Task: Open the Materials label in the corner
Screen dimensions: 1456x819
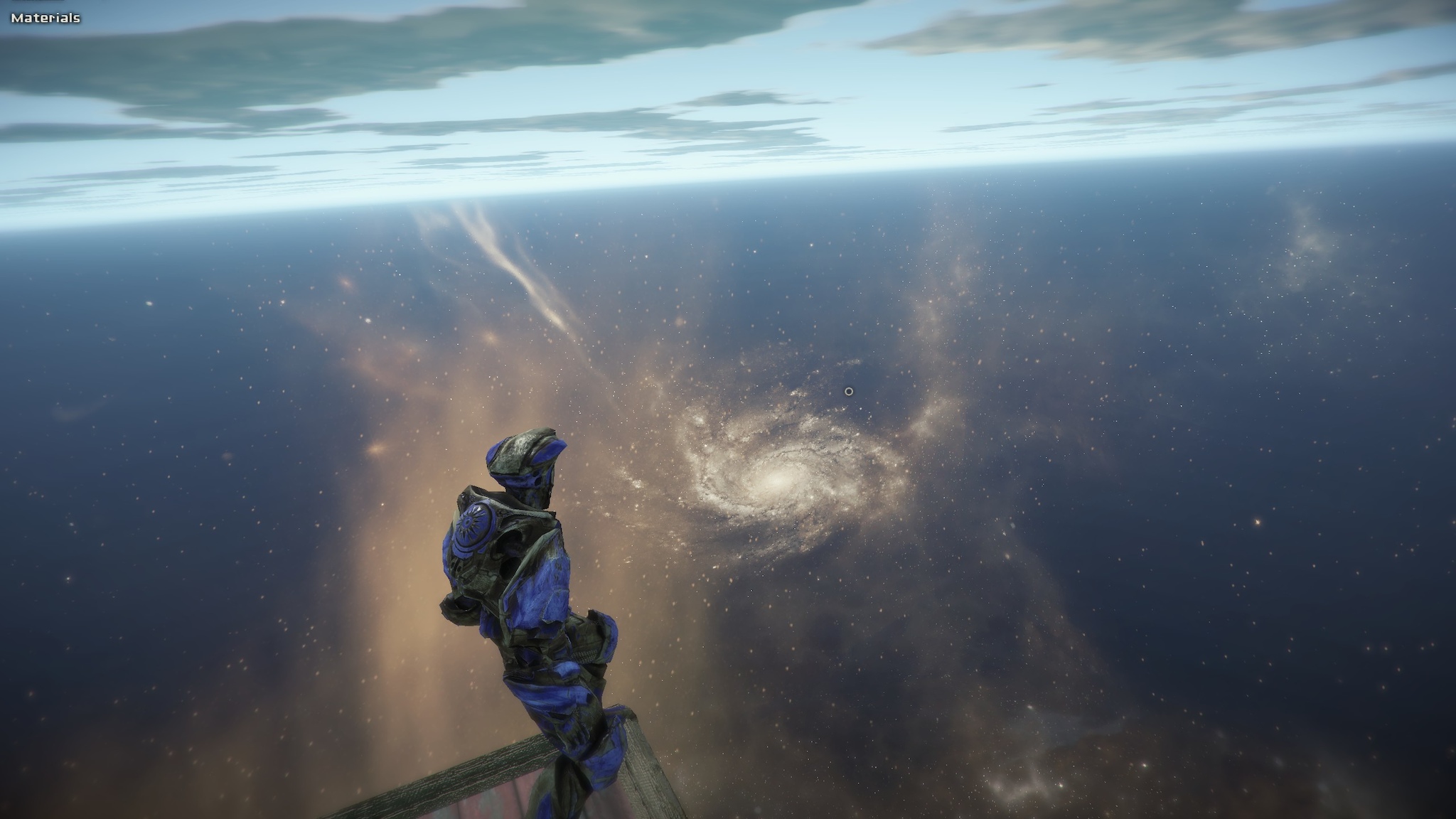Action: tap(45, 18)
